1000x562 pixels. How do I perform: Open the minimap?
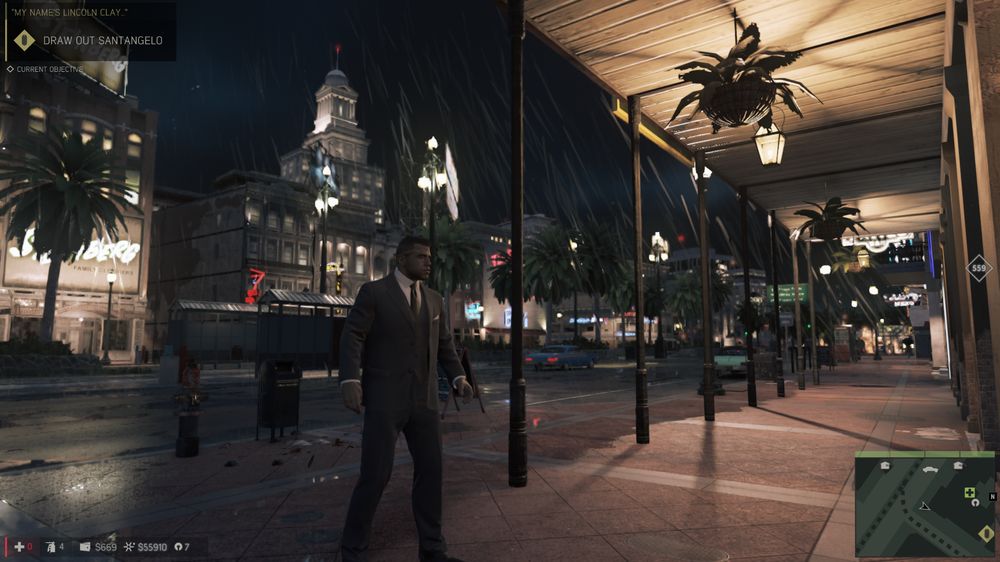[x=924, y=504]
